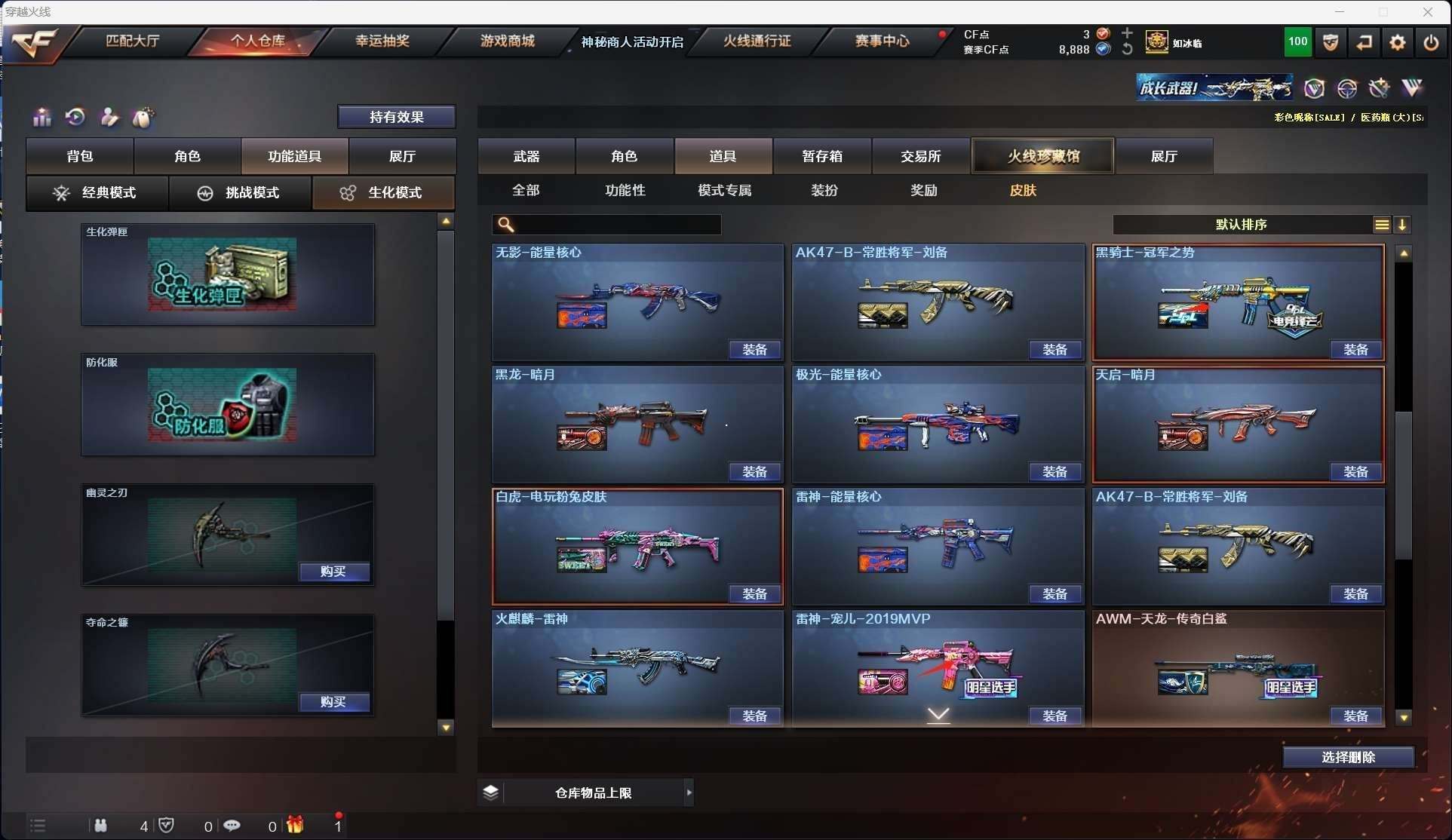Filter items by 功能性
The image size is (1452, 840).
pos(625,190)
